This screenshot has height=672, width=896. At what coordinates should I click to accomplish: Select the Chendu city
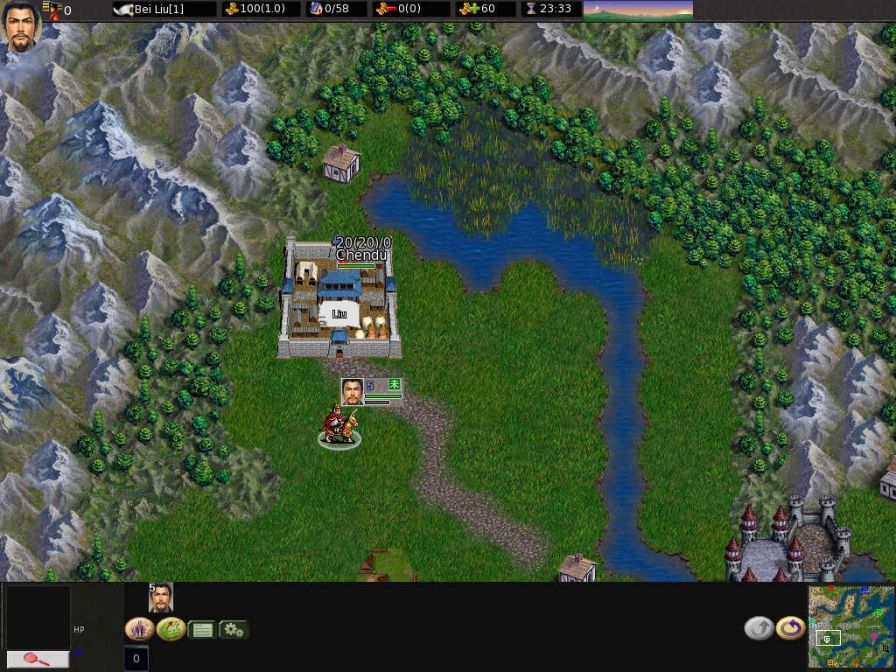(x=340, y=300)
